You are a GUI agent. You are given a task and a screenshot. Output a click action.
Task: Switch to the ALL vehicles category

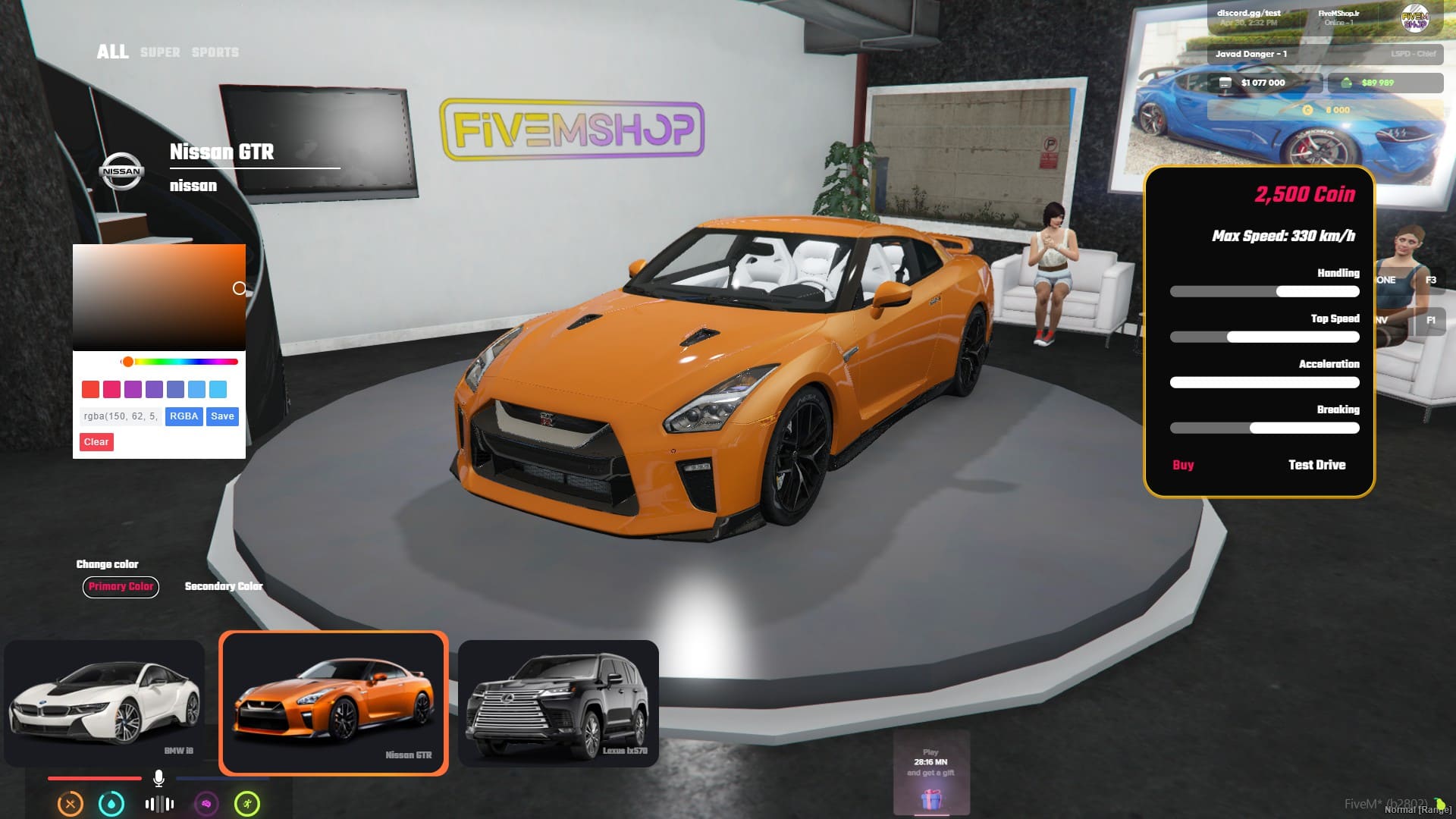coord(112,52)
